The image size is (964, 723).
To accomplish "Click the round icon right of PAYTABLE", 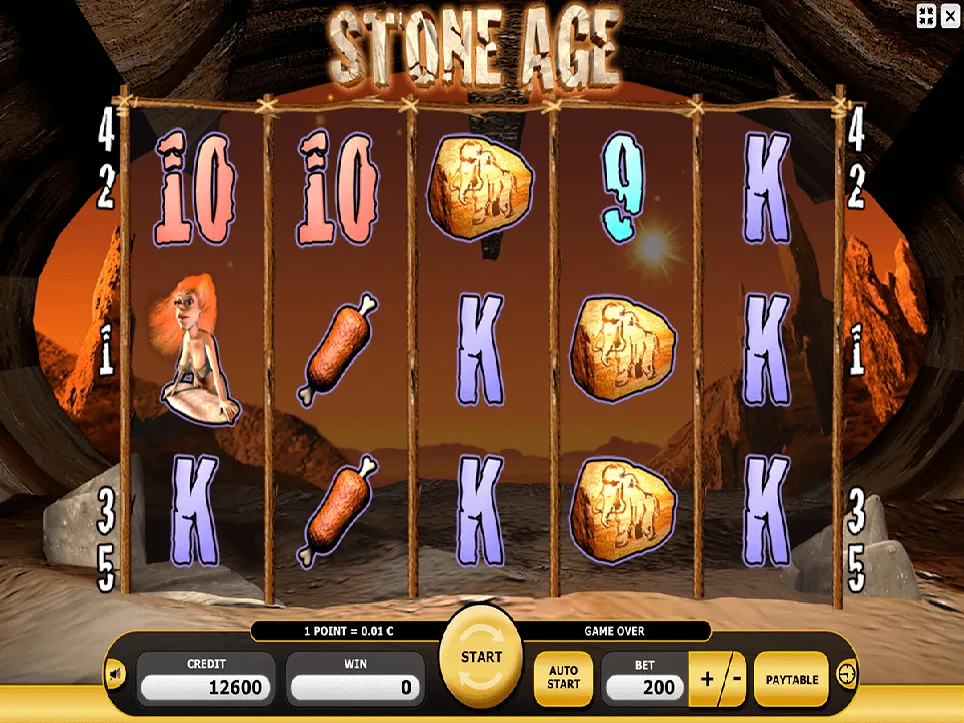I will click(848, 675).
